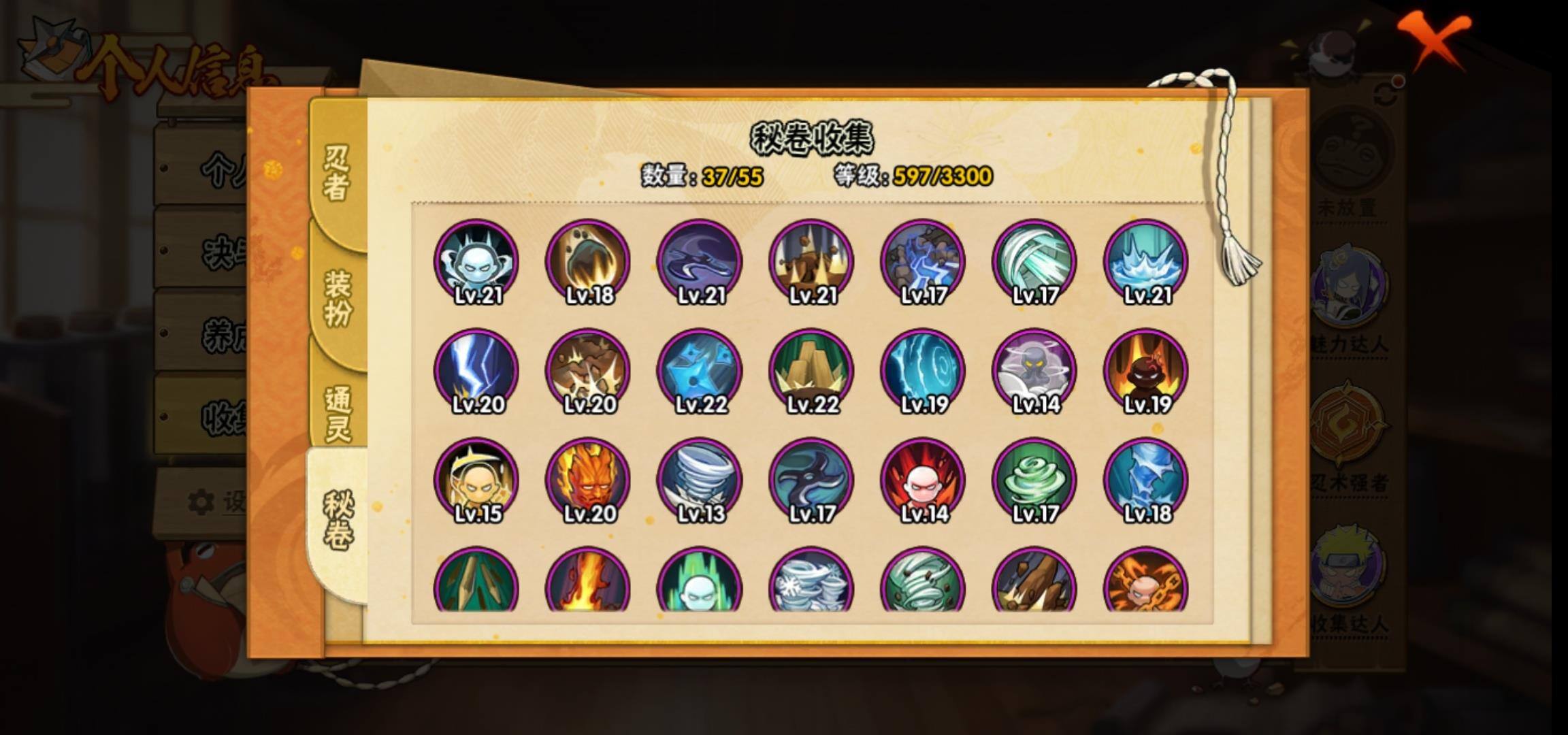Choose the gray tornado scroll Lv.13
1568x735 pixels.
(700, 480)
